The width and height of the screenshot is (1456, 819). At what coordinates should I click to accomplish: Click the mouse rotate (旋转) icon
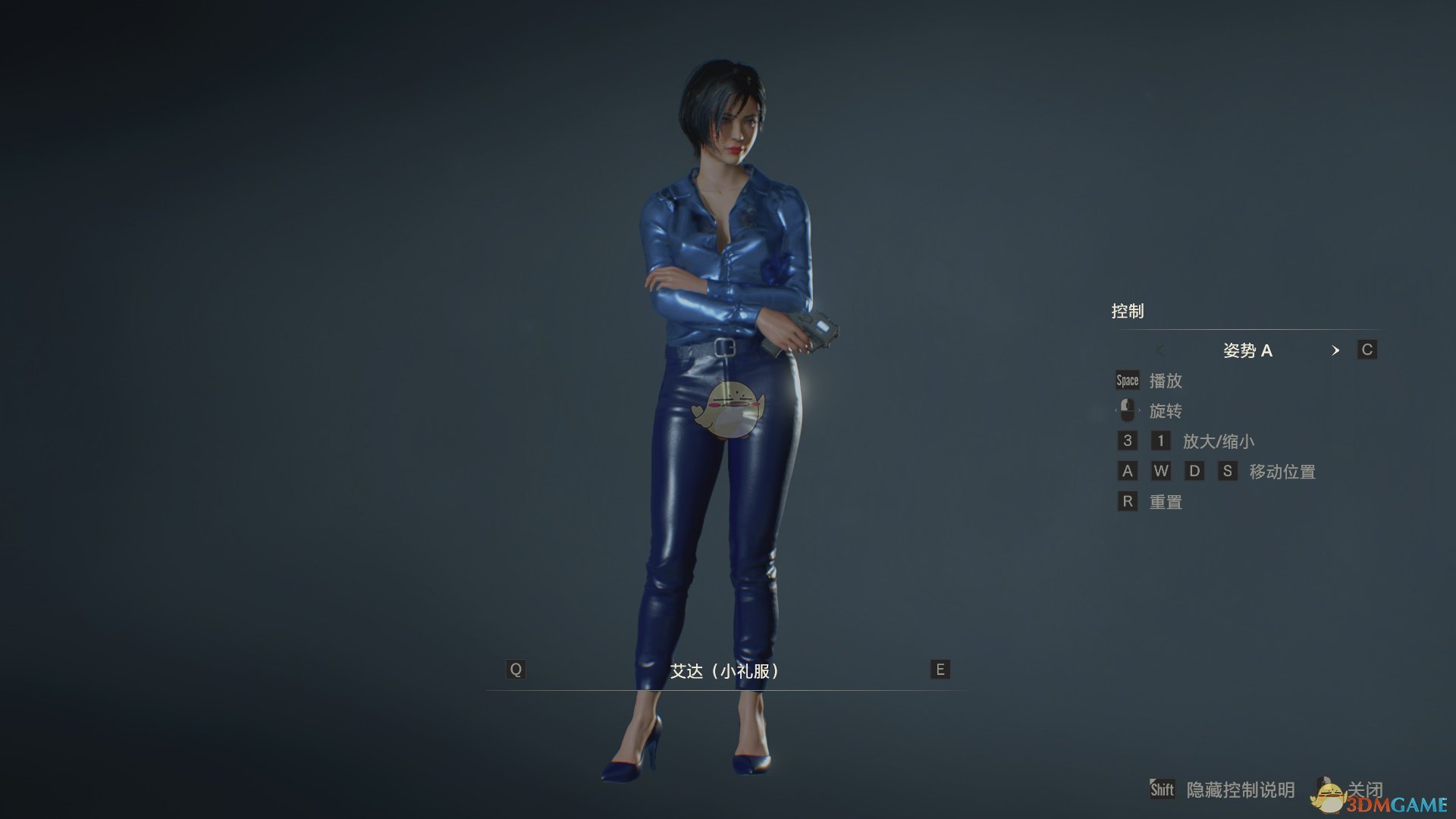[1127, 410]
